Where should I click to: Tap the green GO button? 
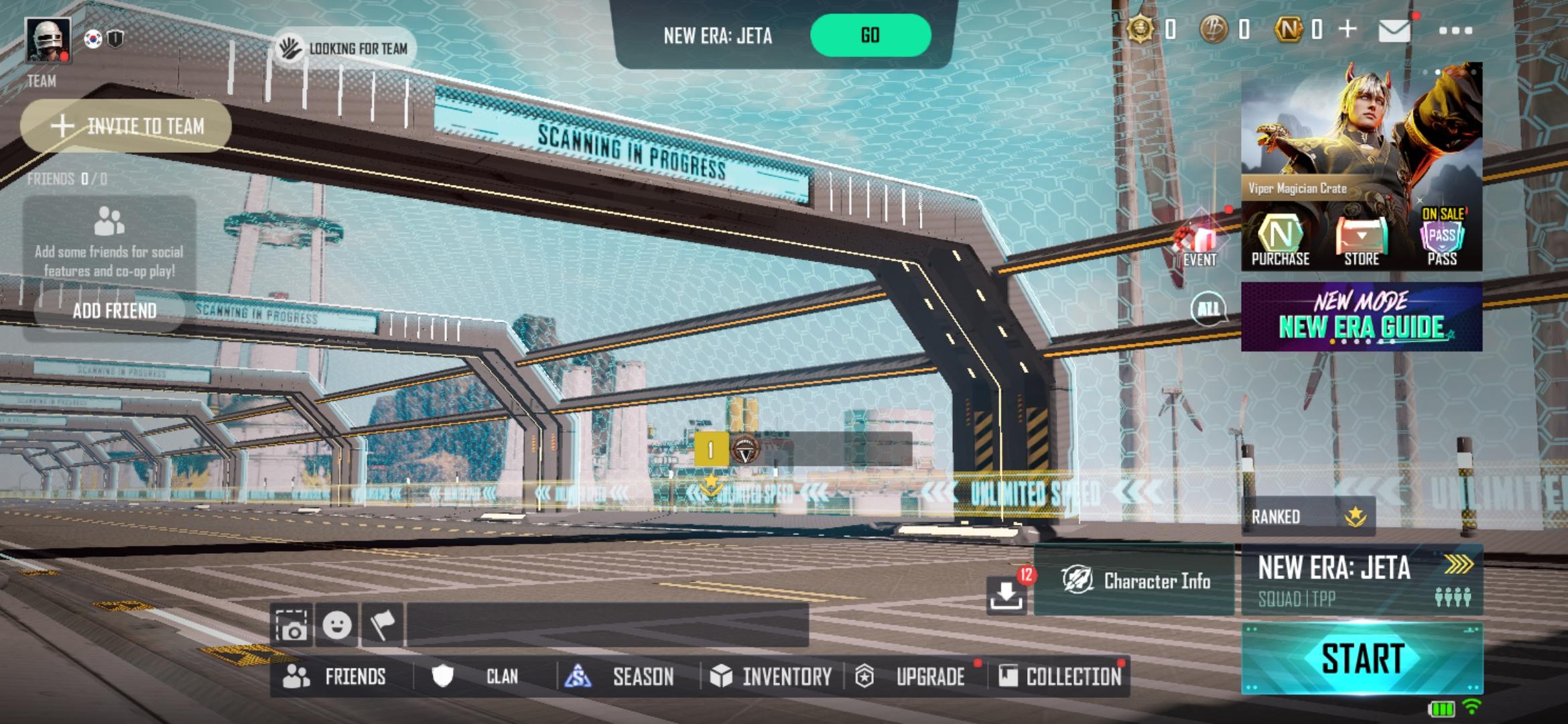tap(870, 35)
